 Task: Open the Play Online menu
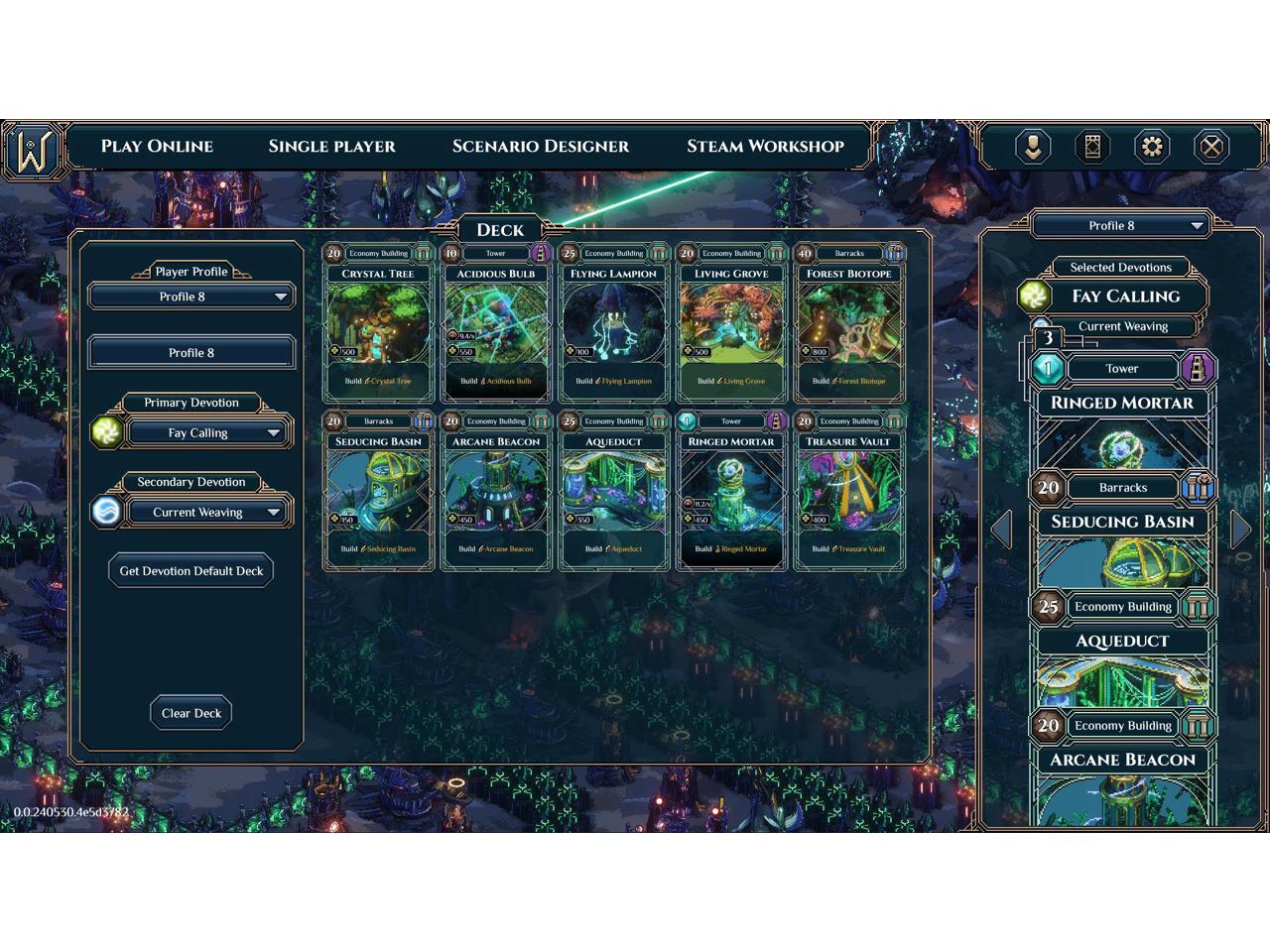click(x=157, y=147)
